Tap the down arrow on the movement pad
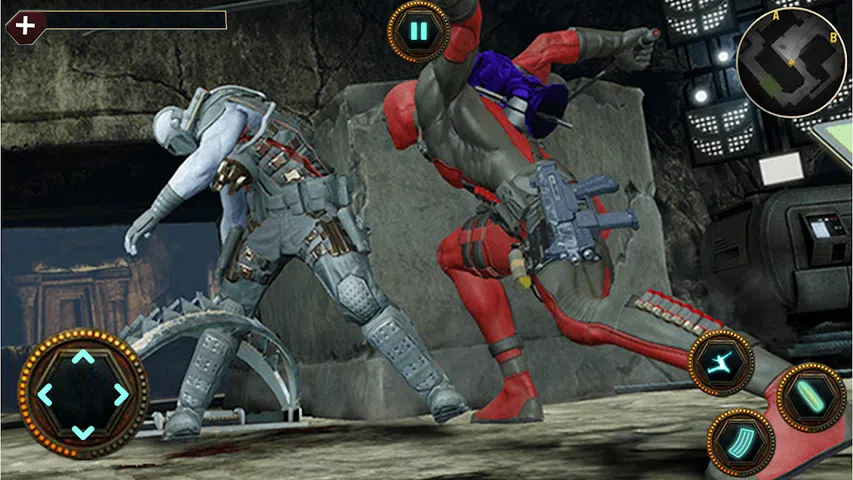The height and width of the screenshot is (480, 853). [83, 431]
